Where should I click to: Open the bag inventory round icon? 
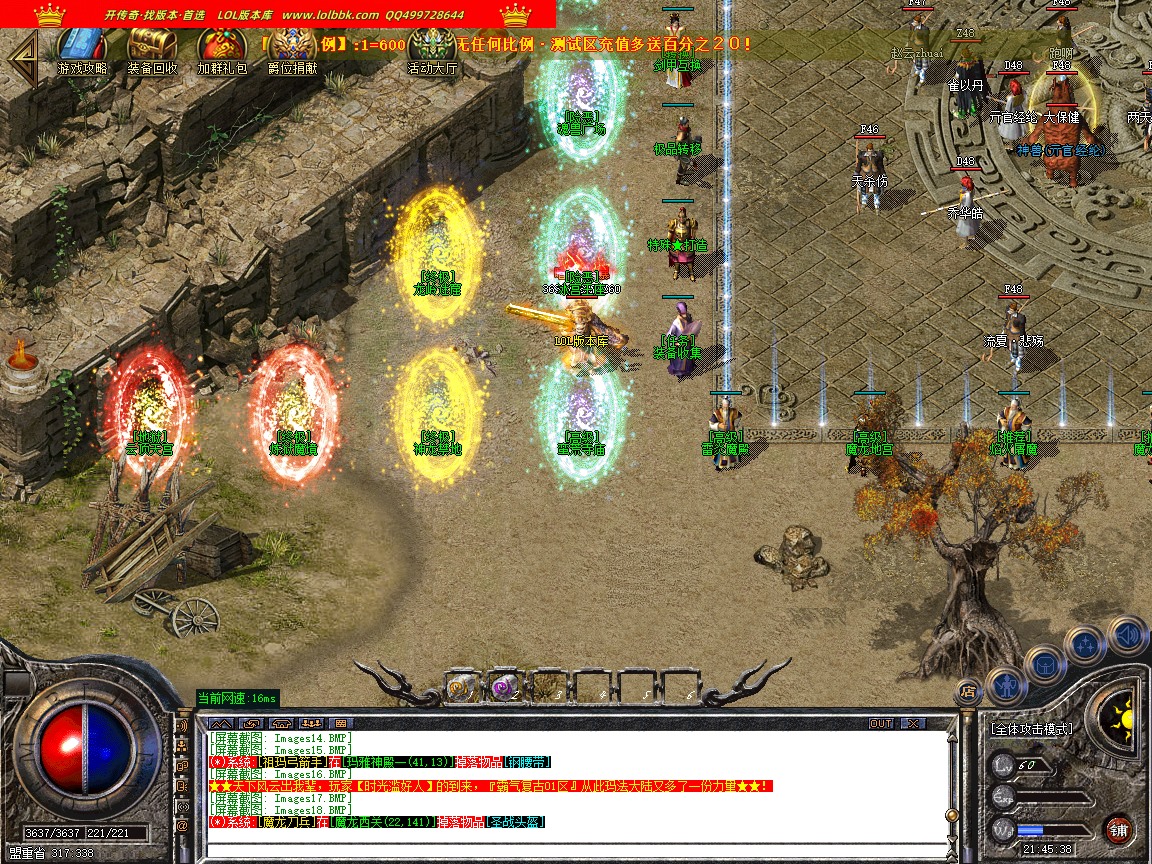1045,665
